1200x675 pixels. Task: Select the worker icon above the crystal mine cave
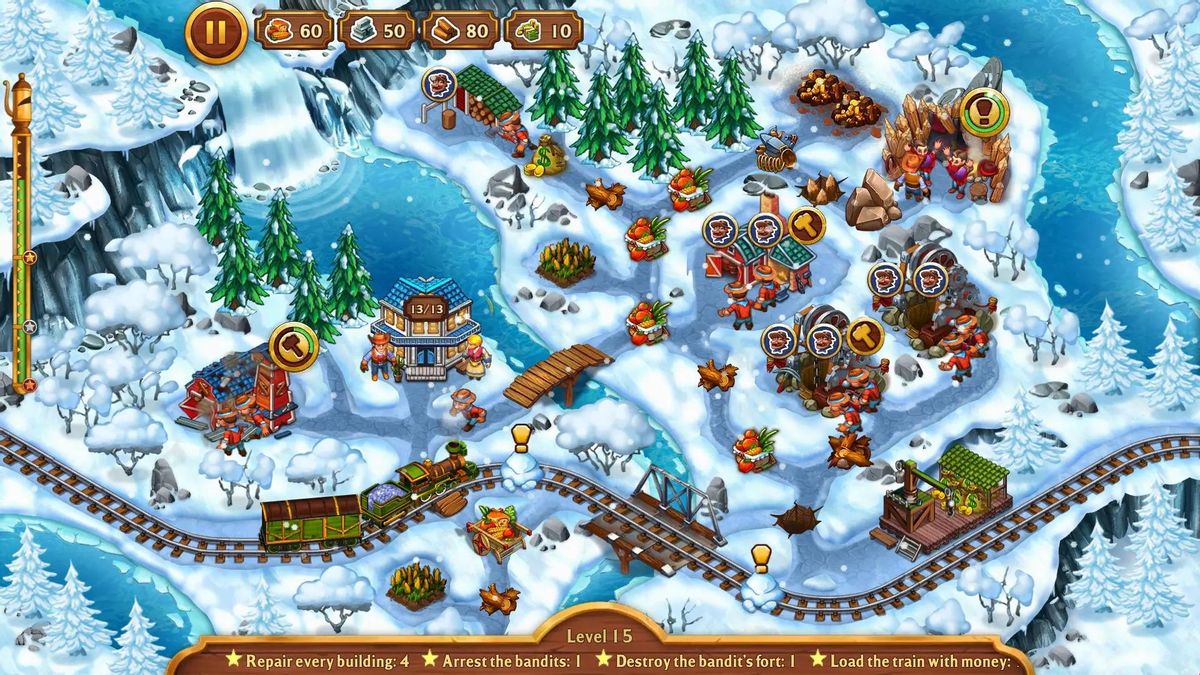pyautogui.click(x=984, y=113)
